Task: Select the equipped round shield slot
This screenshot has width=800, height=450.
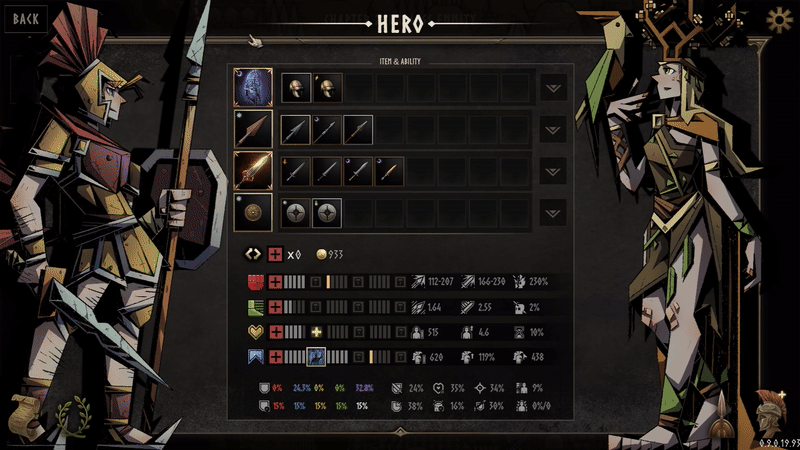Action: [253, 212]
